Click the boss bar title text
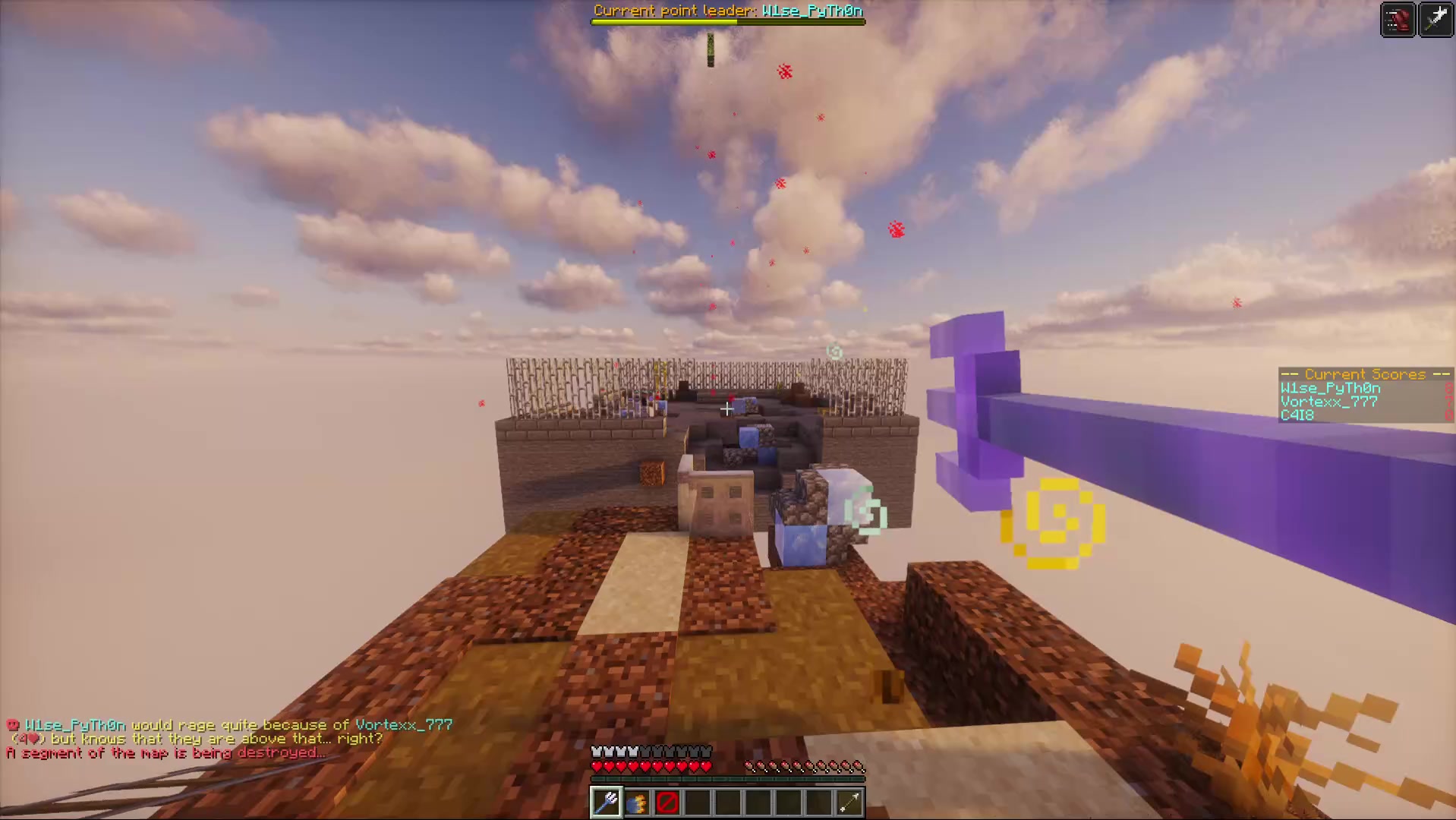The width and height of the screenshot is (1456, 820). point(727,11)
